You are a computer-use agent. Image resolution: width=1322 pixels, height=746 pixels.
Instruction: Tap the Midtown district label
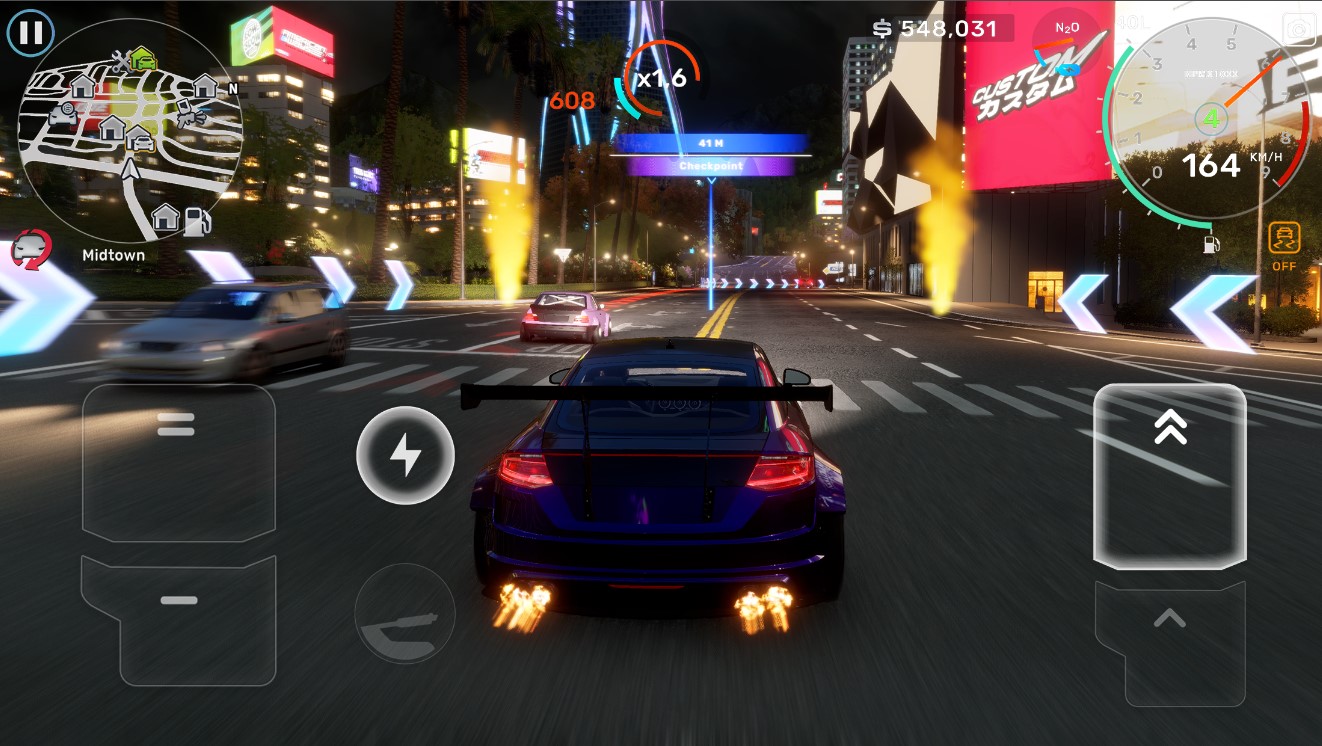click(114, 255)
